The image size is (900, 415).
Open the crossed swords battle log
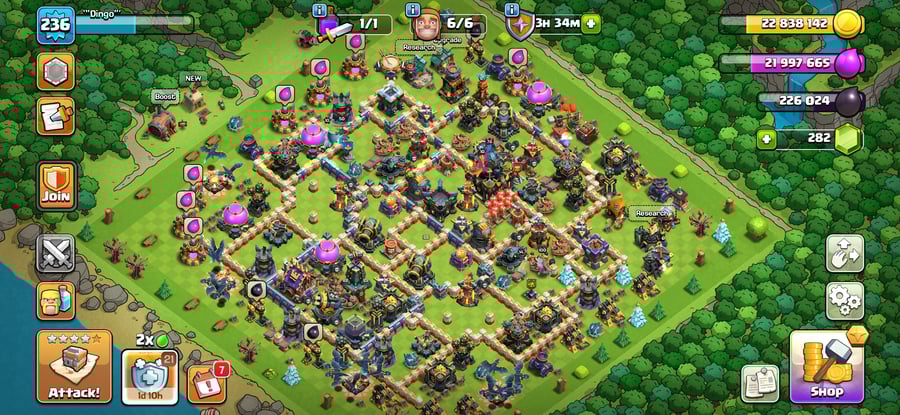56,253
